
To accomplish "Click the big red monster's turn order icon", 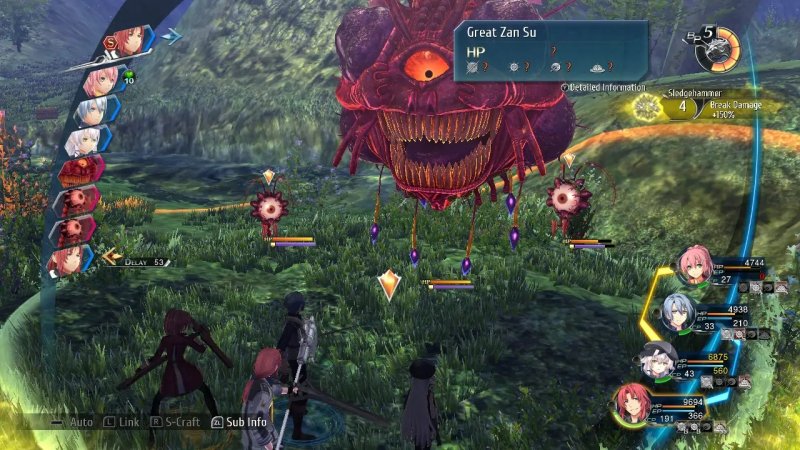I will point(82,169).
